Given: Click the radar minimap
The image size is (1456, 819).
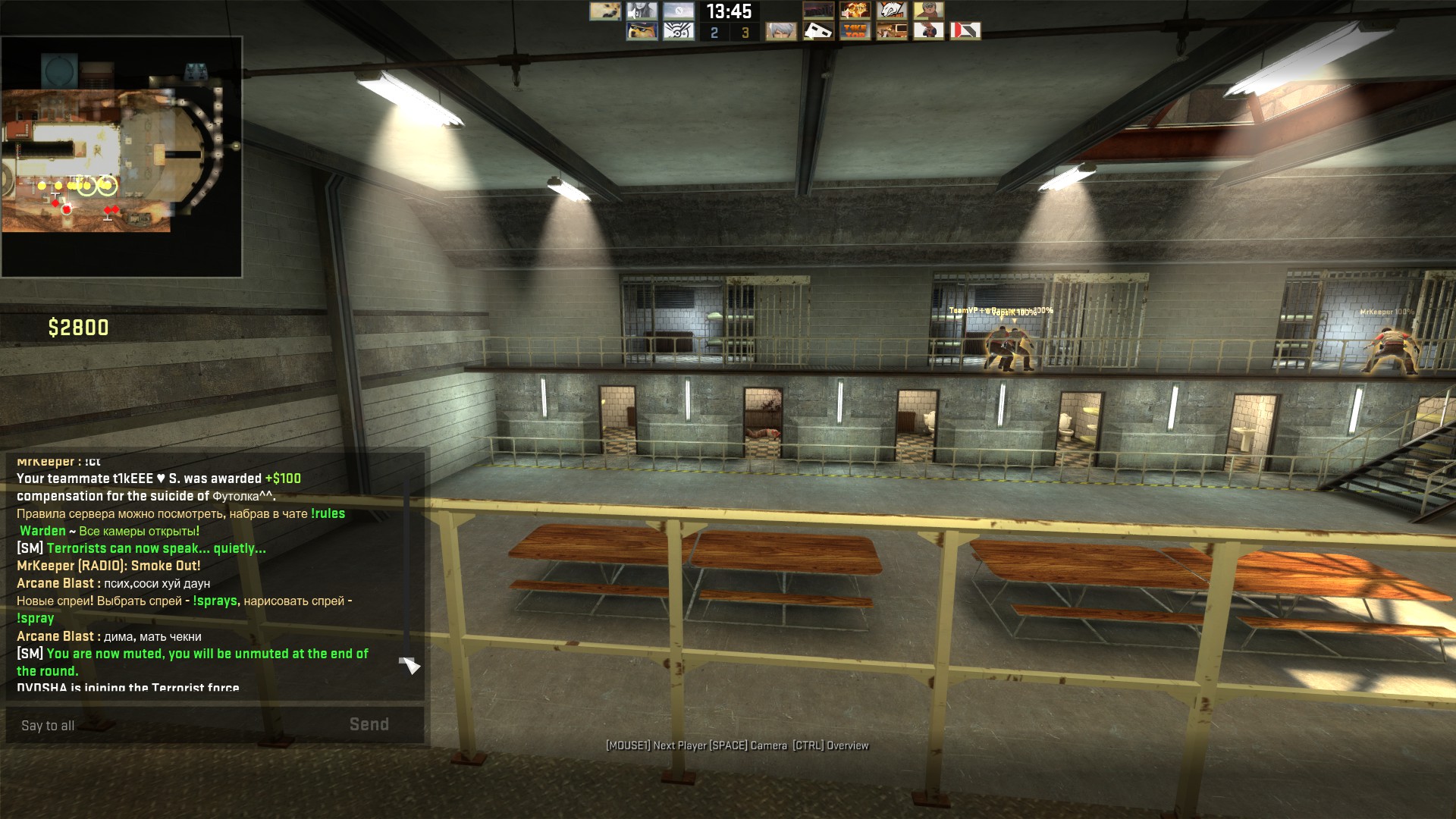Looking at the screenshot, I should pos(121,157).
